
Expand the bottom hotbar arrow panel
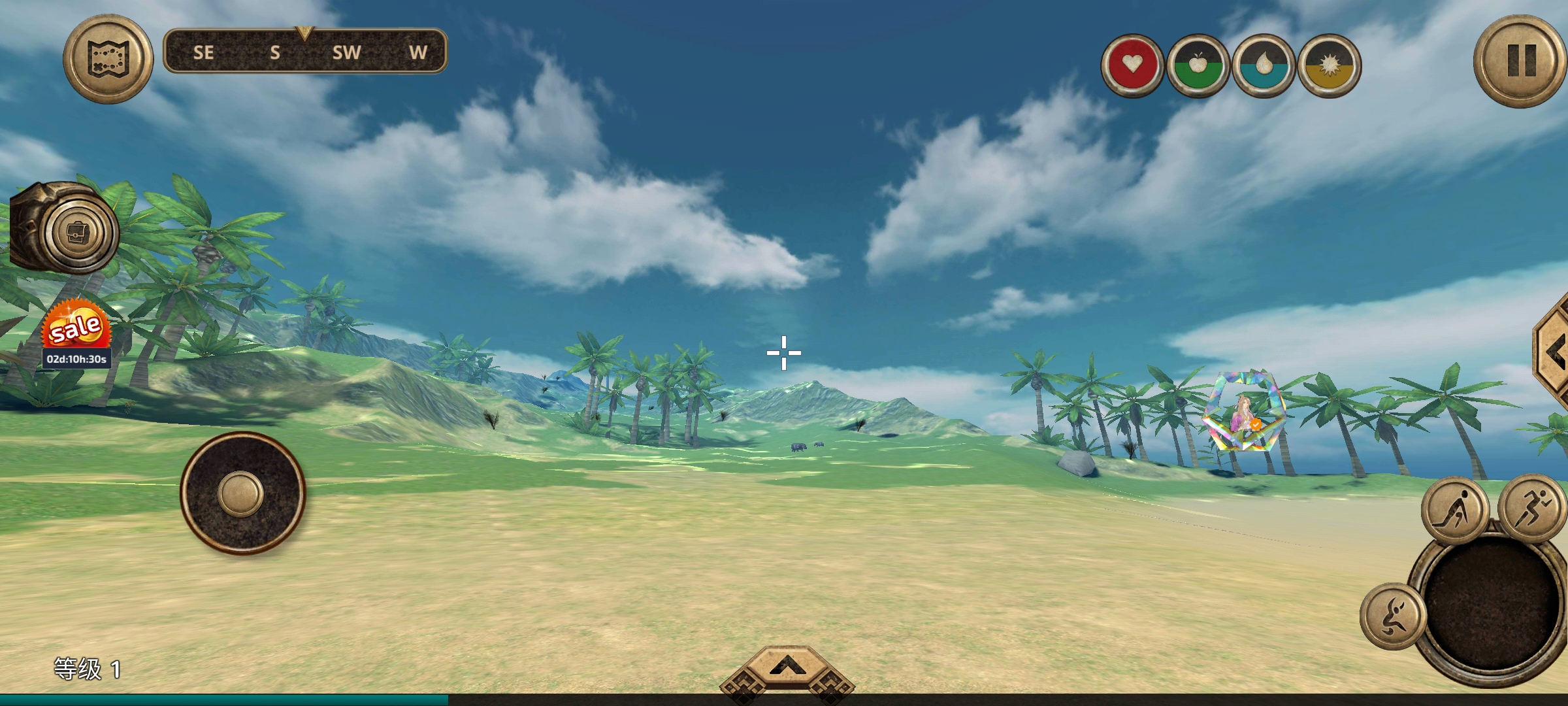[x=787, y=671]
